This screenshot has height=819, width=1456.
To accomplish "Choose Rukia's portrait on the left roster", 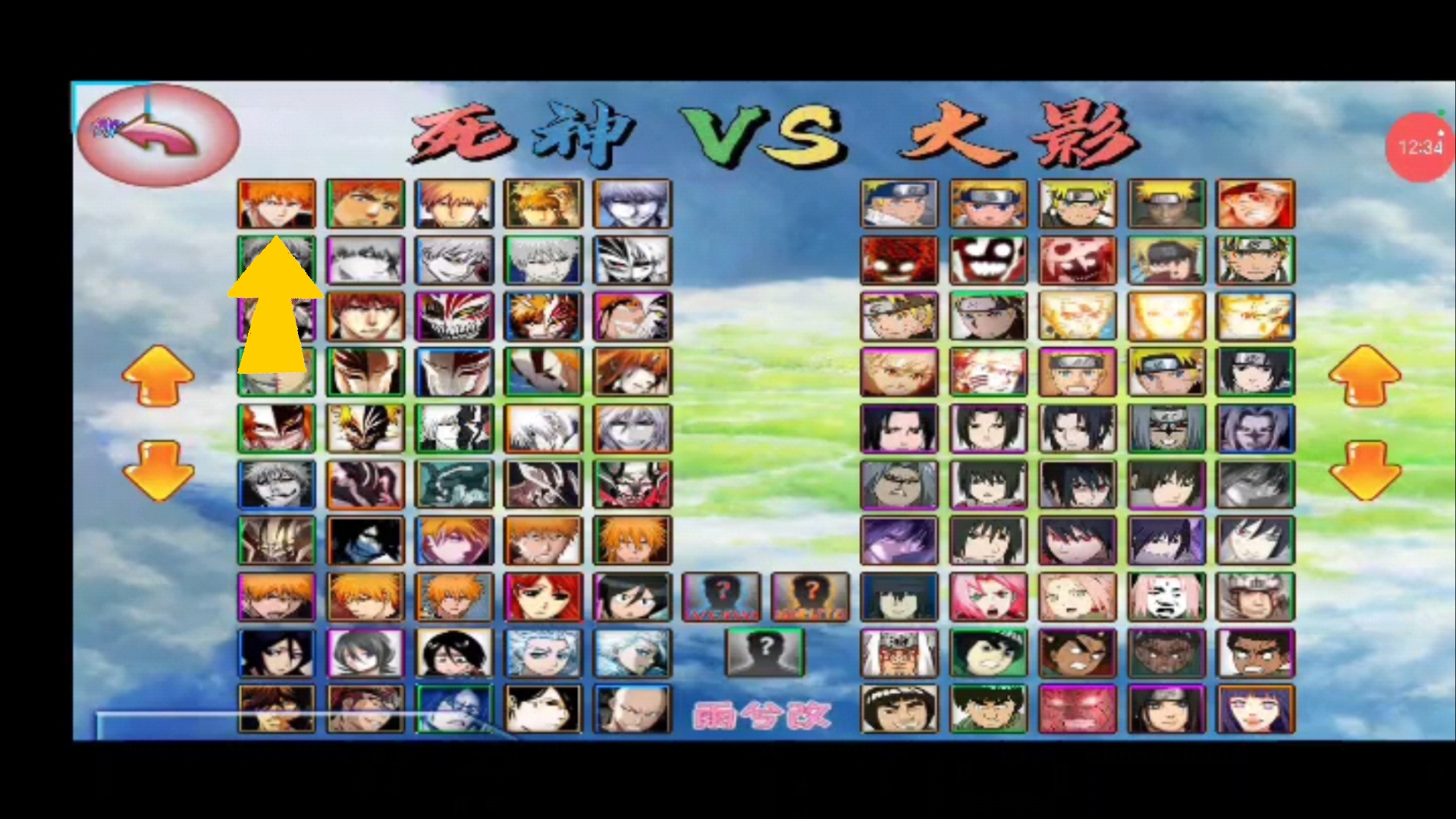I will (277, 652).
